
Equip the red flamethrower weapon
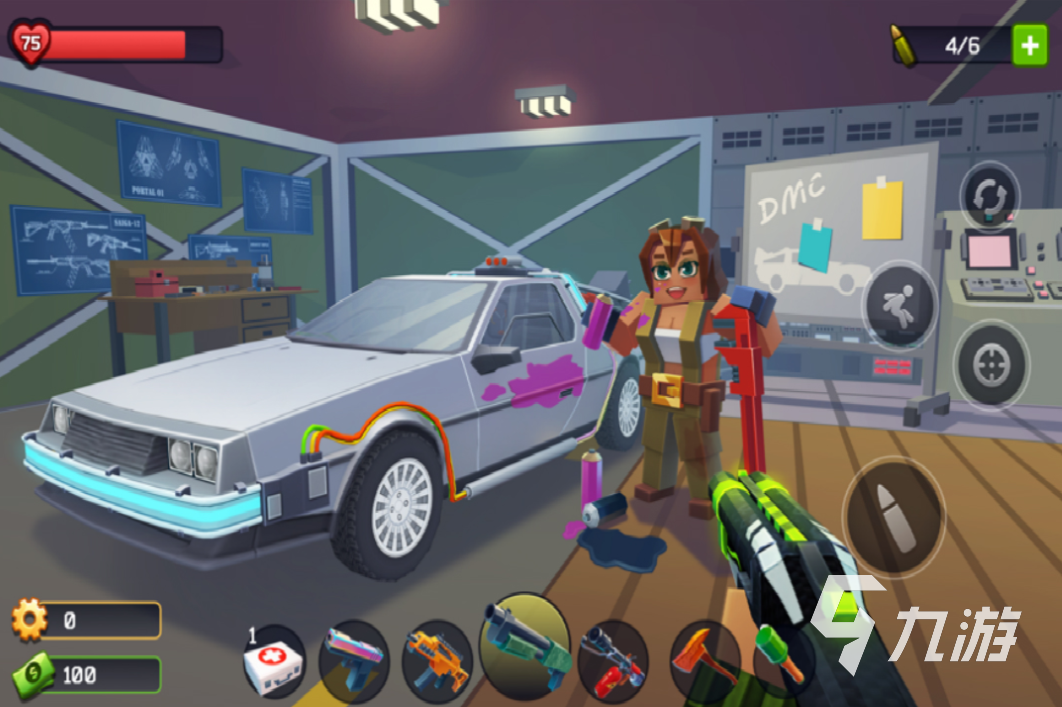[612, 662]
